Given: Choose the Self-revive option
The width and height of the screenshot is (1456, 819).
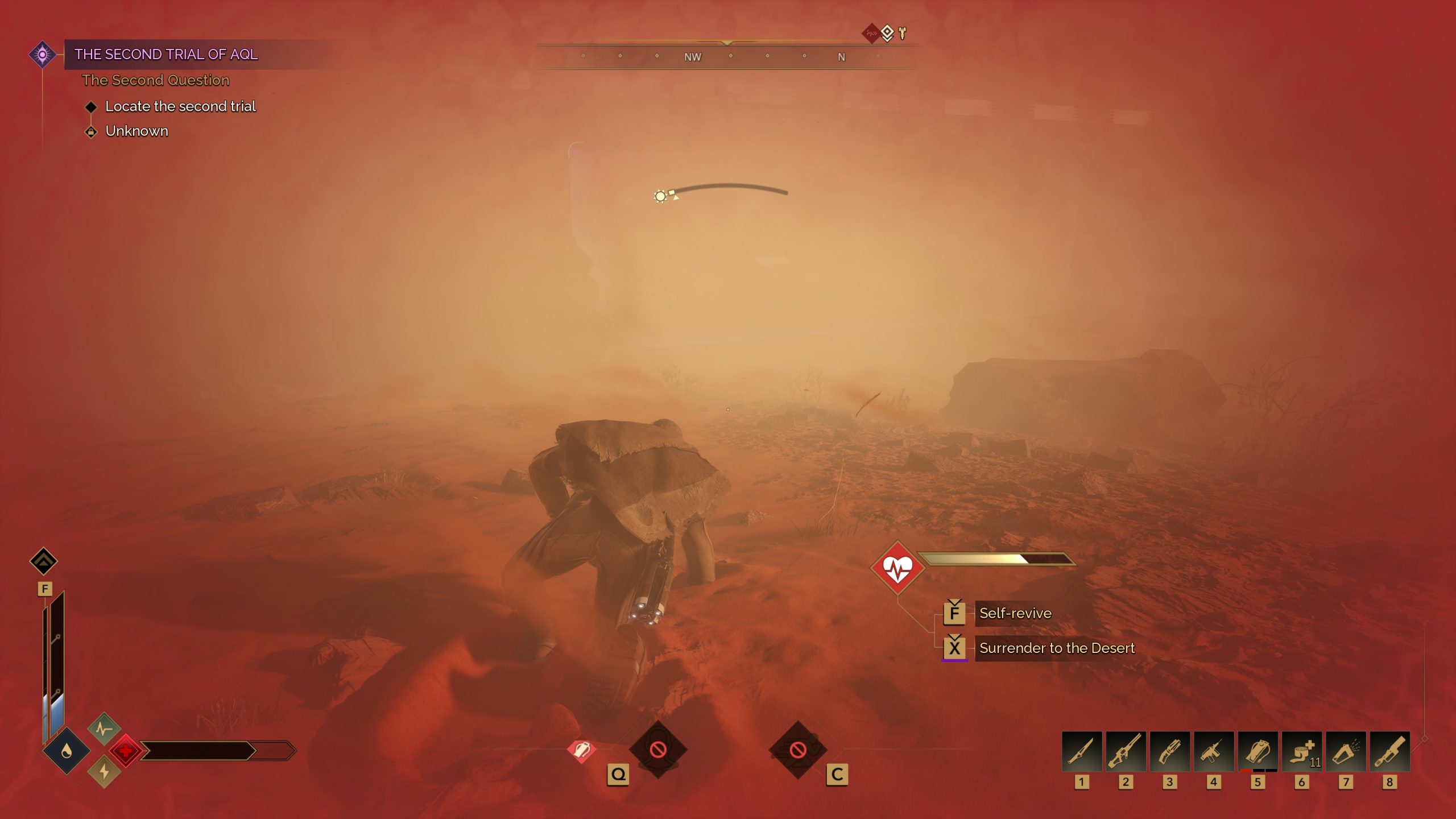Looking at the screenshot, I should pyautogui.click(x=1015, y=613).
